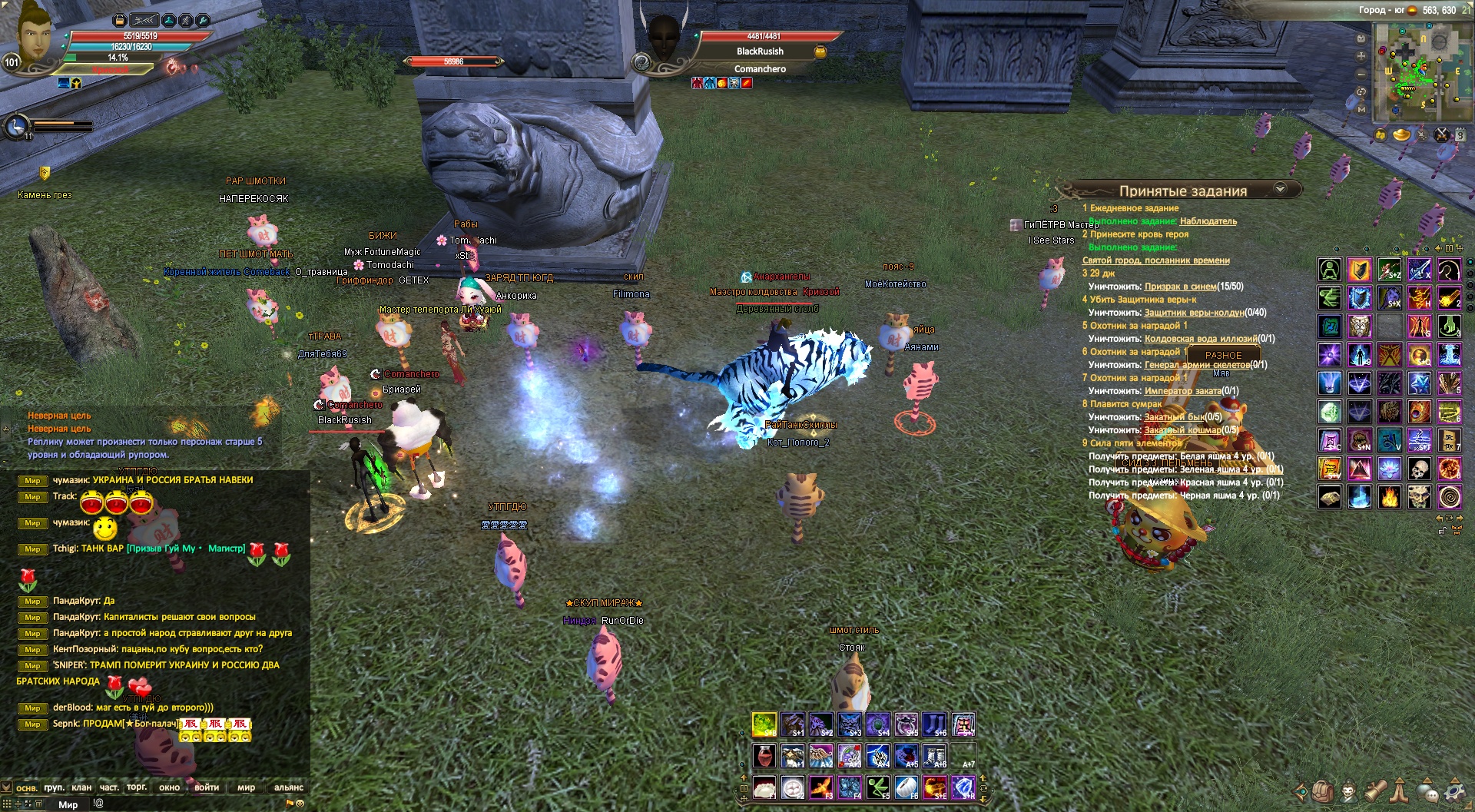Switch to the 'клан' chat tab
1475x812 pixels.
click(81, 787)
